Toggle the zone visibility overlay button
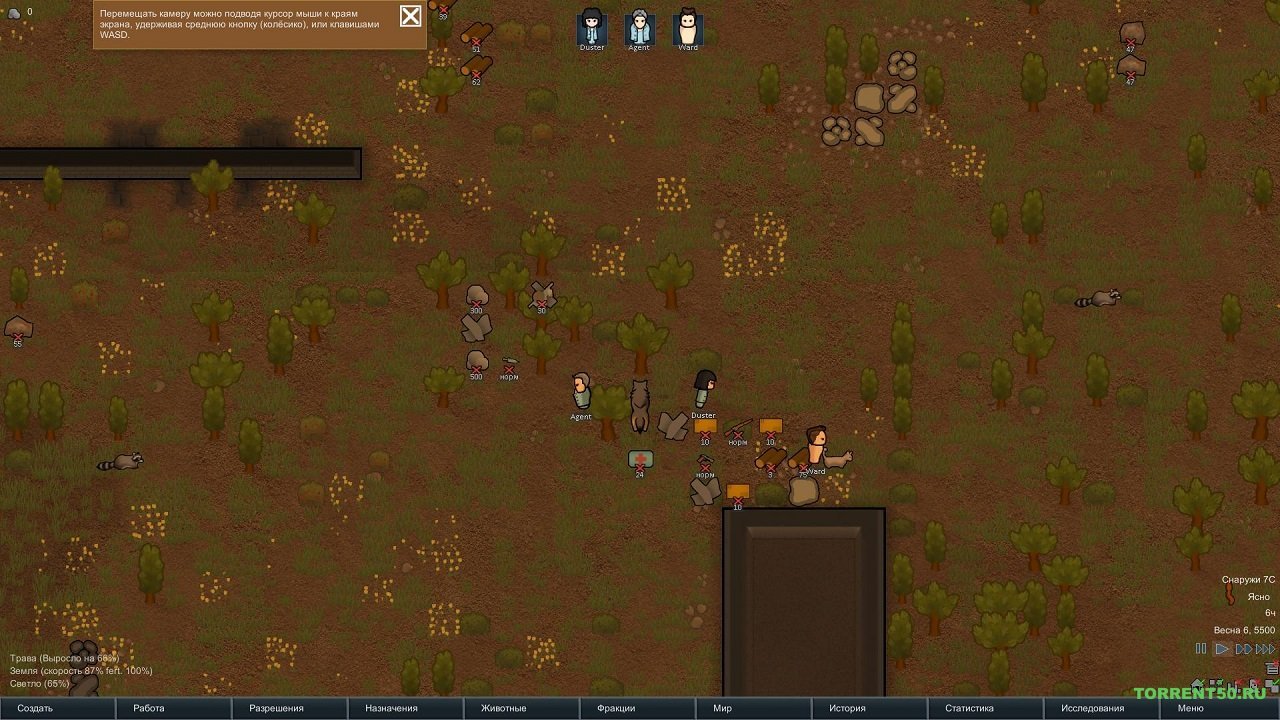Image resolution: width=1280 pixels, height=720 pixels. [1216, 683]
